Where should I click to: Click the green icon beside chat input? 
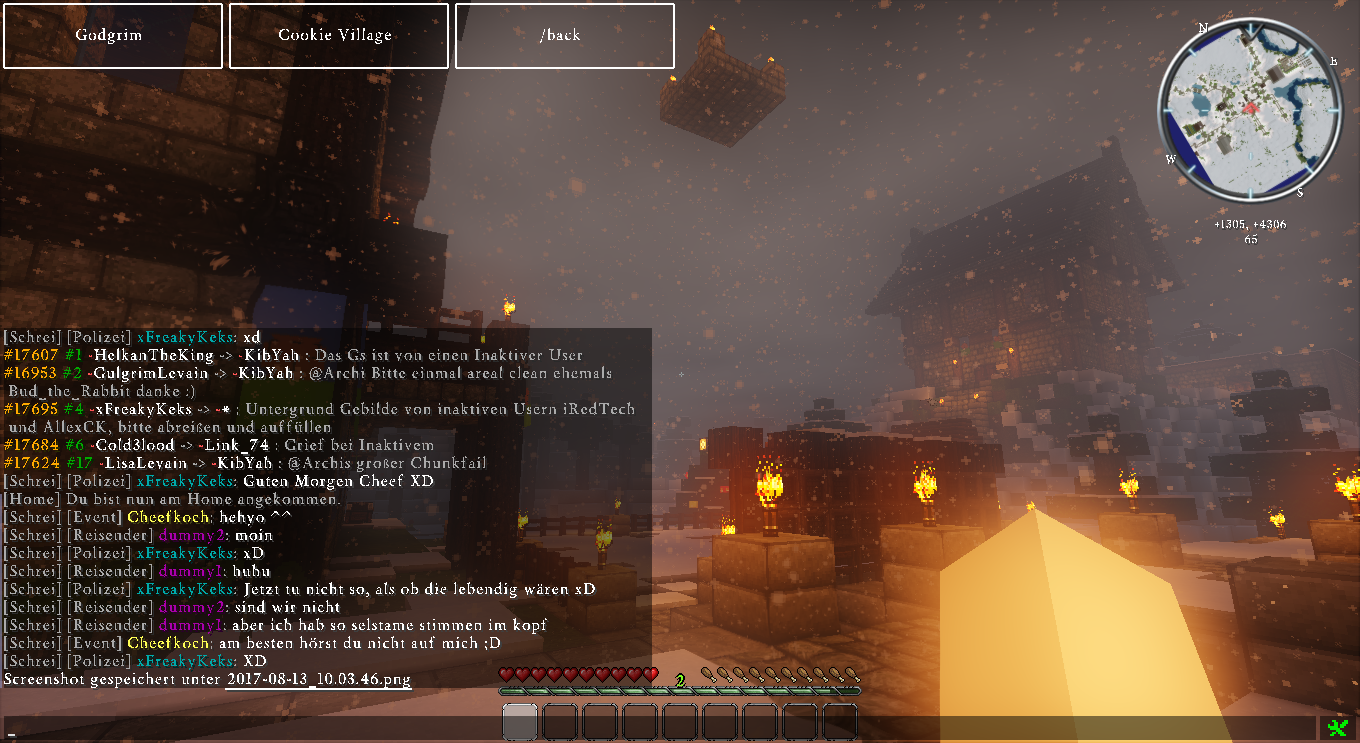[x=1338, y=729]
